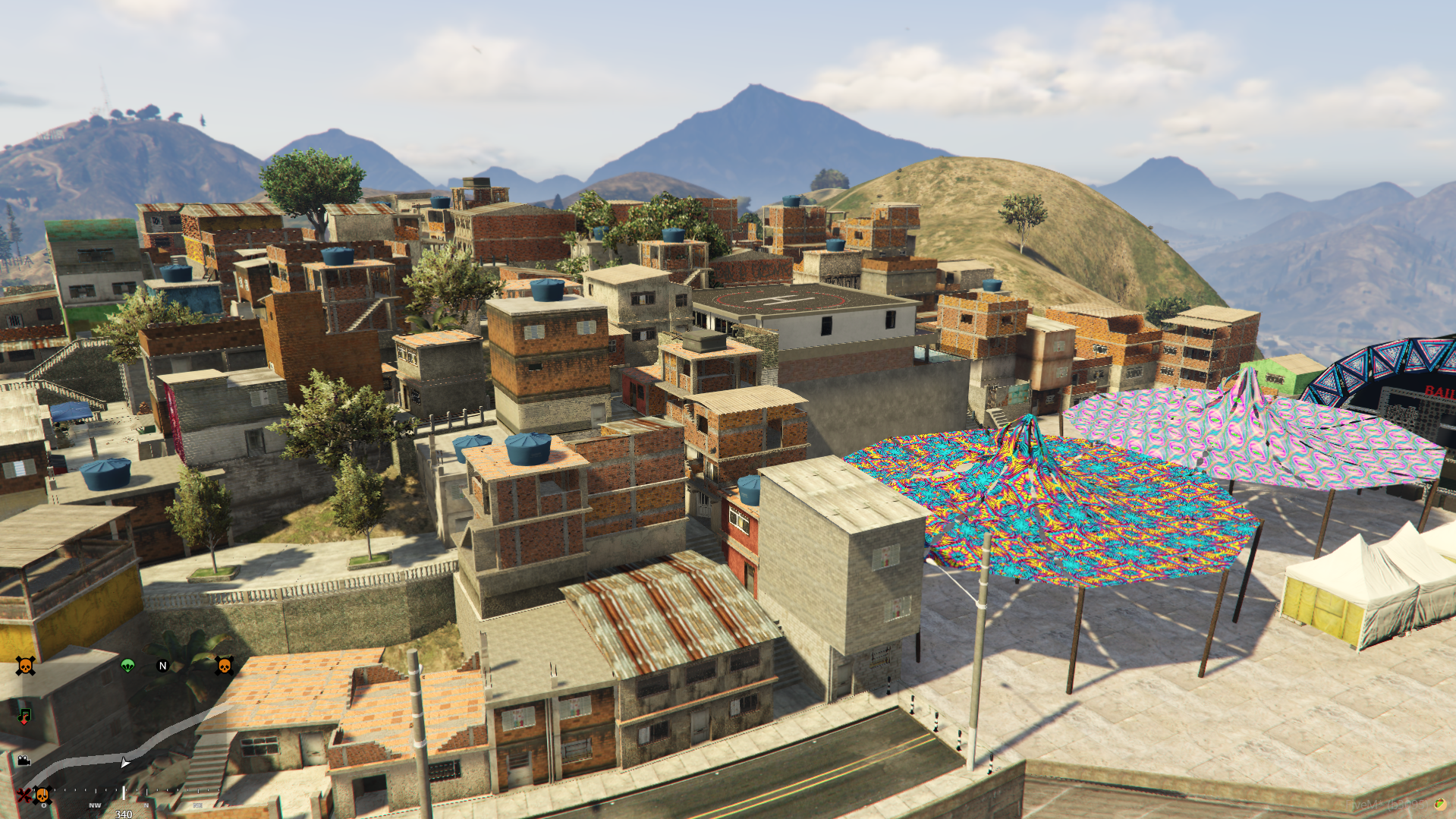Click the green parachute blip on the minimap
Screen dimensions: 1456x819
point(127,666)
